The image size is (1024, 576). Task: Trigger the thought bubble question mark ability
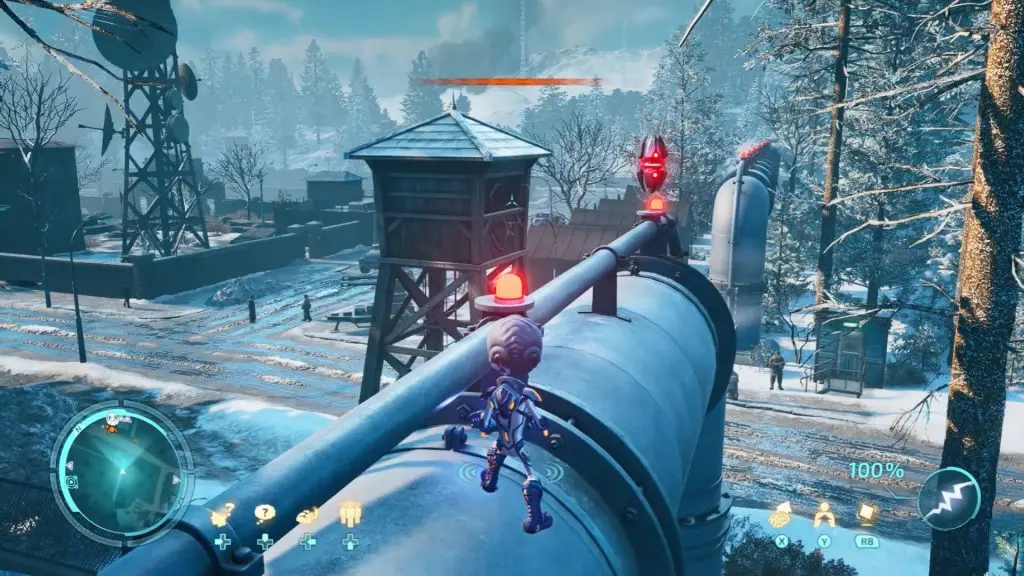pos(264,514)
